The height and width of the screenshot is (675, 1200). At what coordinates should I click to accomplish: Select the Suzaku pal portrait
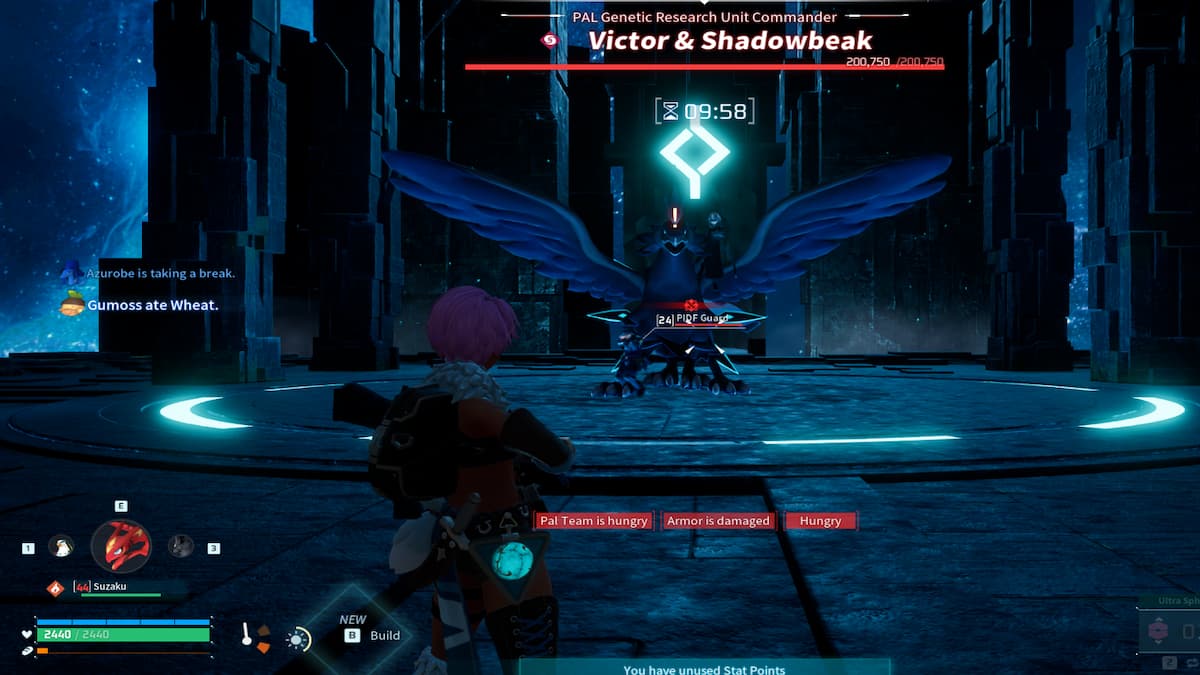121,546
